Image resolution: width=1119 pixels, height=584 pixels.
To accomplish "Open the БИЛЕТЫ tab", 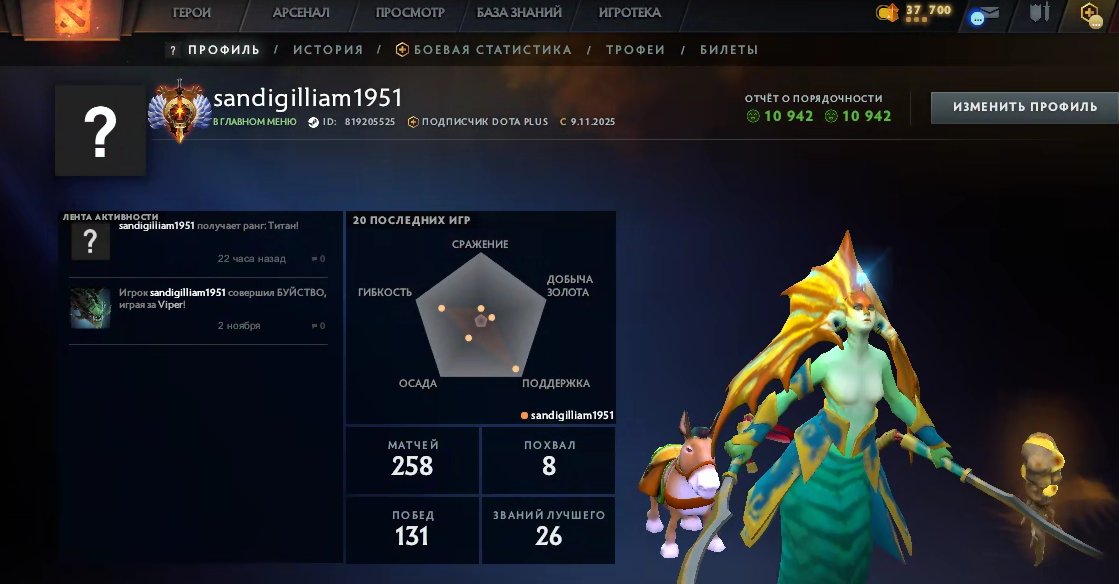I will [x=729, y=50].
